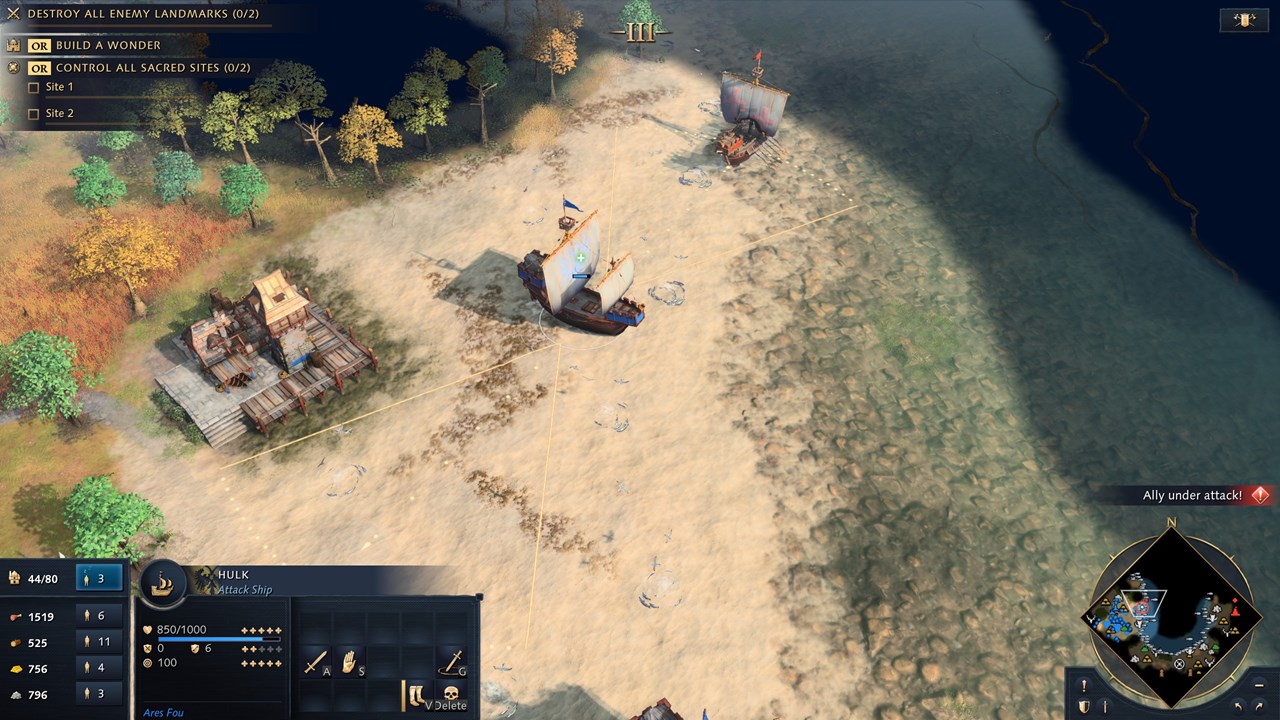Click the shield icon beside the minimap
Screen dimensions: 1280x720
tap(1083, 707)
